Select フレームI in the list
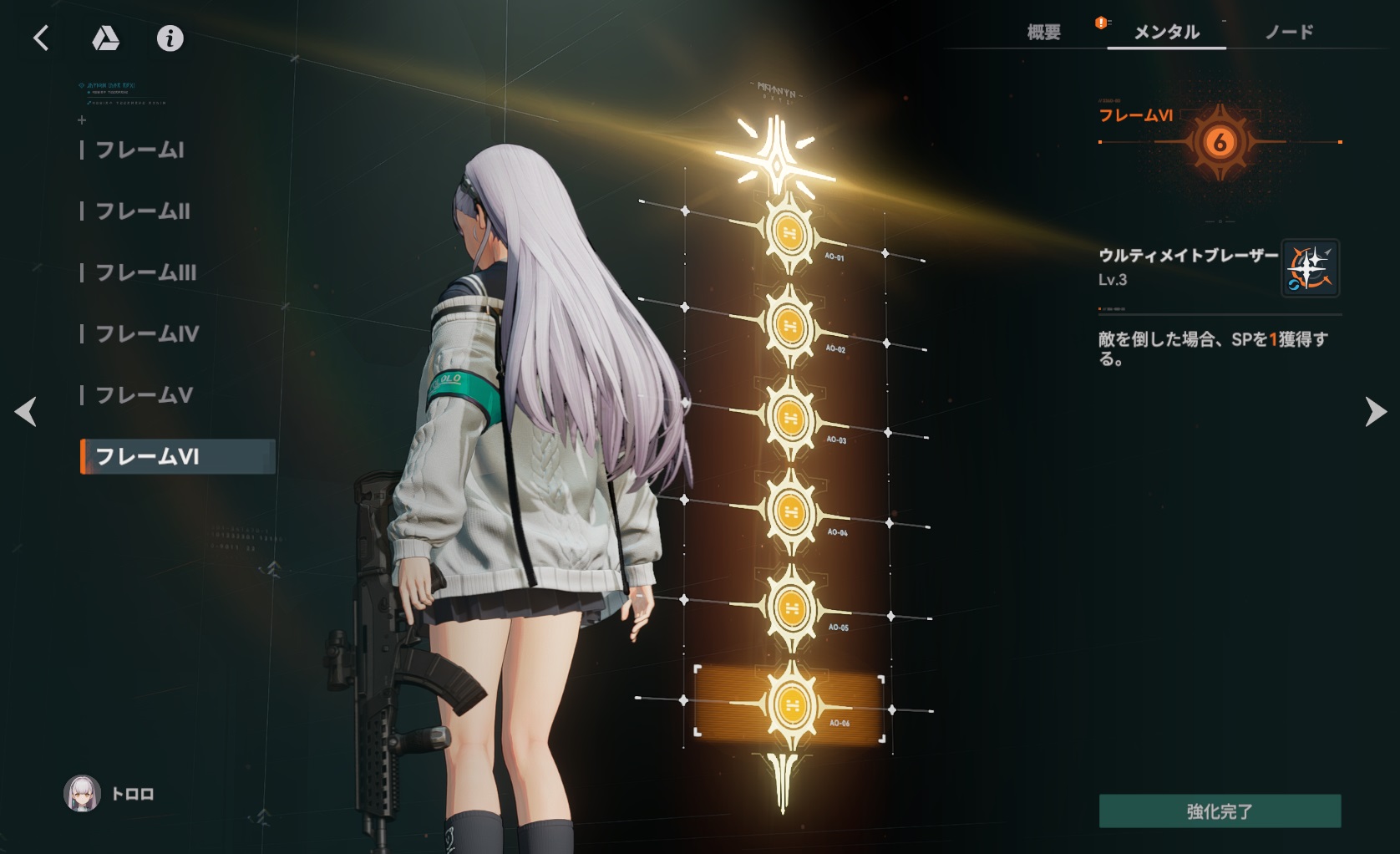This screenshot has width=1400, height=854. (139, 150)
